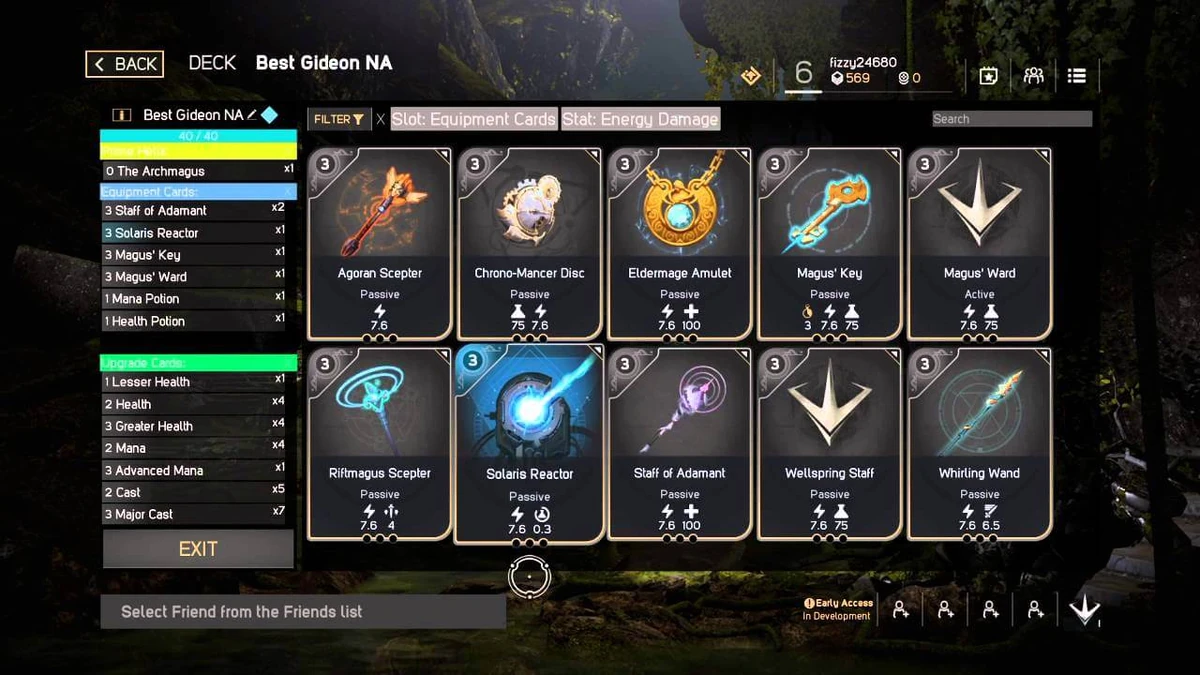Go back using the BACK button

(x=125, y=64)
